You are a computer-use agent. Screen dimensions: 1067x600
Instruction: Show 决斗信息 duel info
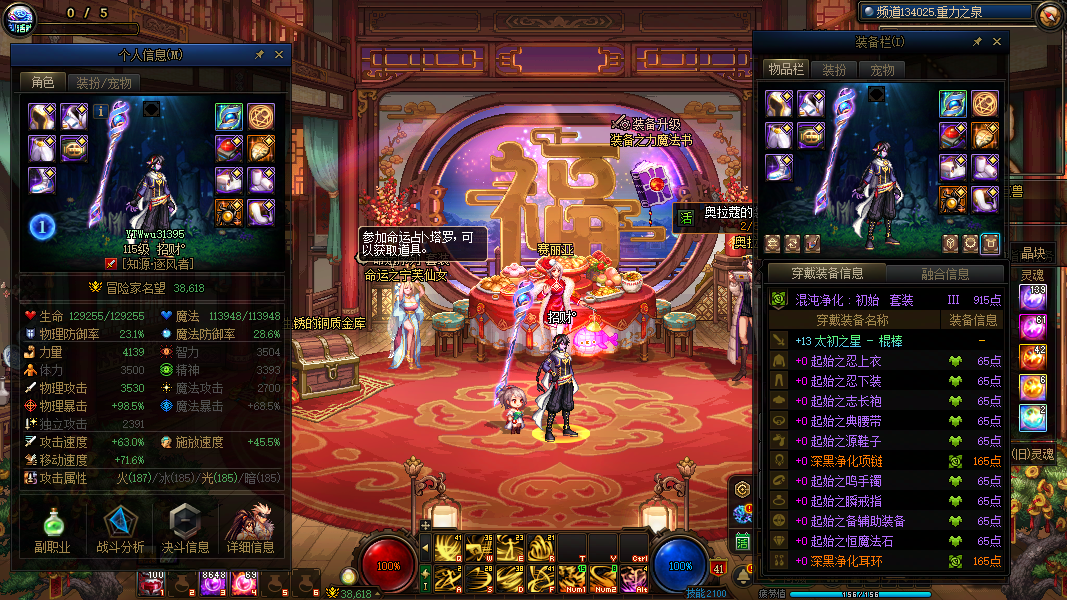(x=186, y=530)
